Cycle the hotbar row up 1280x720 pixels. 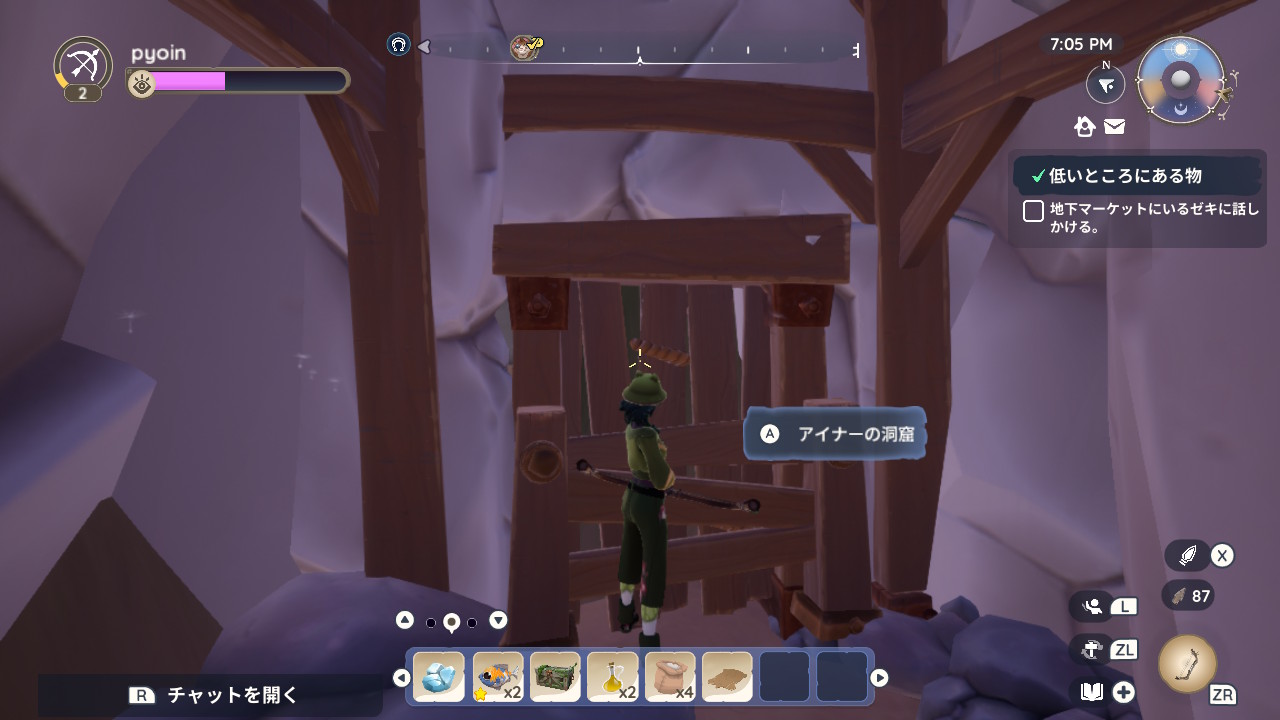pyautogui.click(x=404, y=620)
